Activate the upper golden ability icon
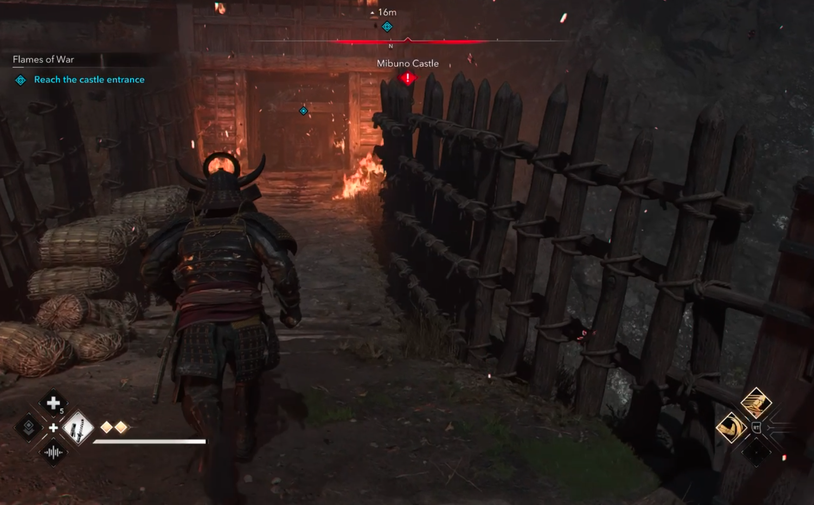Image resolution: width=814 pixels, height=505 pixels. tap(755, 403)
